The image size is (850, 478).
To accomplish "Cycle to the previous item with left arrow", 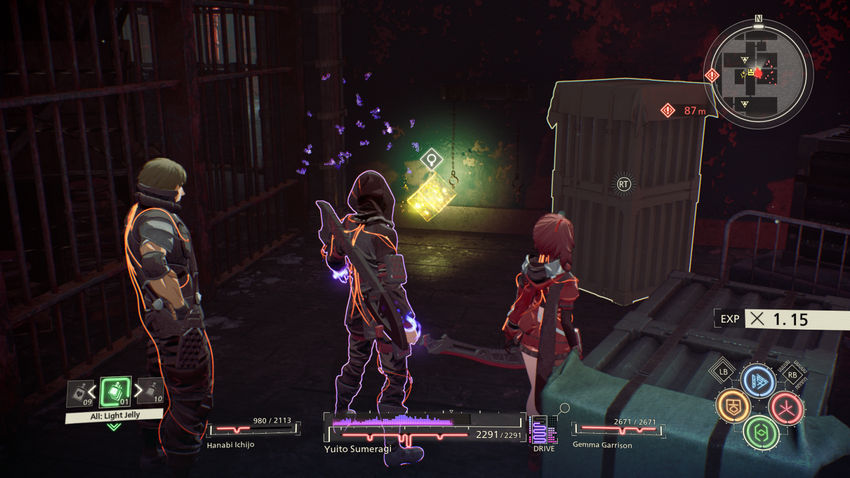I will pos(91,393).
